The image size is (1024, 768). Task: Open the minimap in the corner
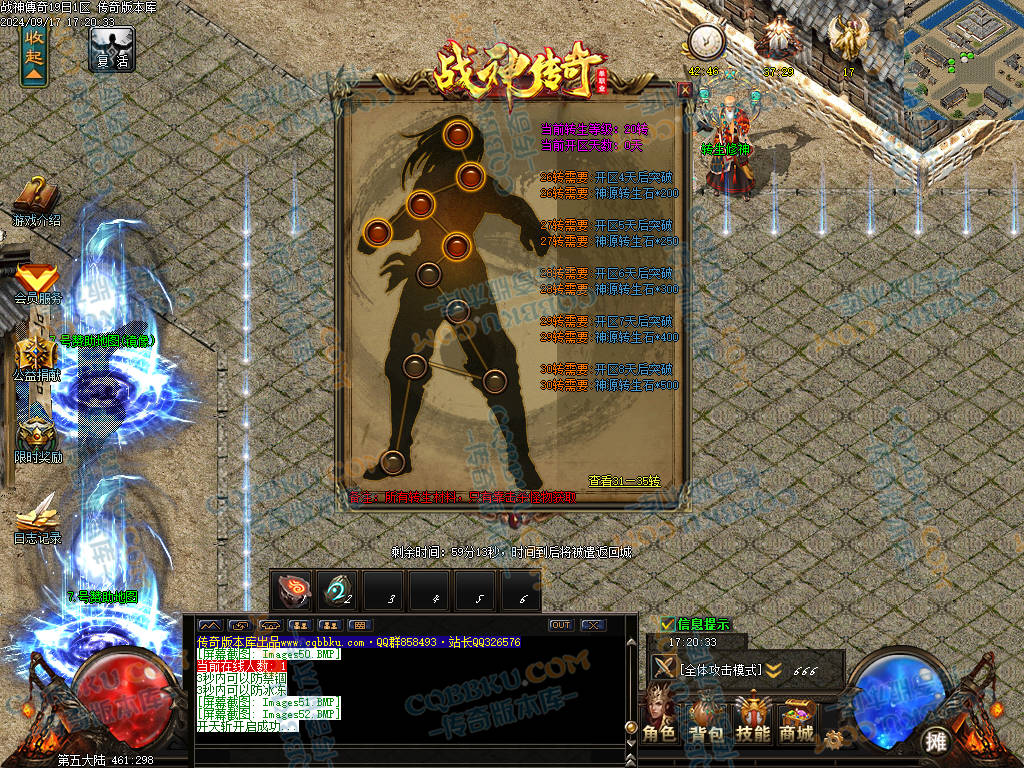click(963, 58)
